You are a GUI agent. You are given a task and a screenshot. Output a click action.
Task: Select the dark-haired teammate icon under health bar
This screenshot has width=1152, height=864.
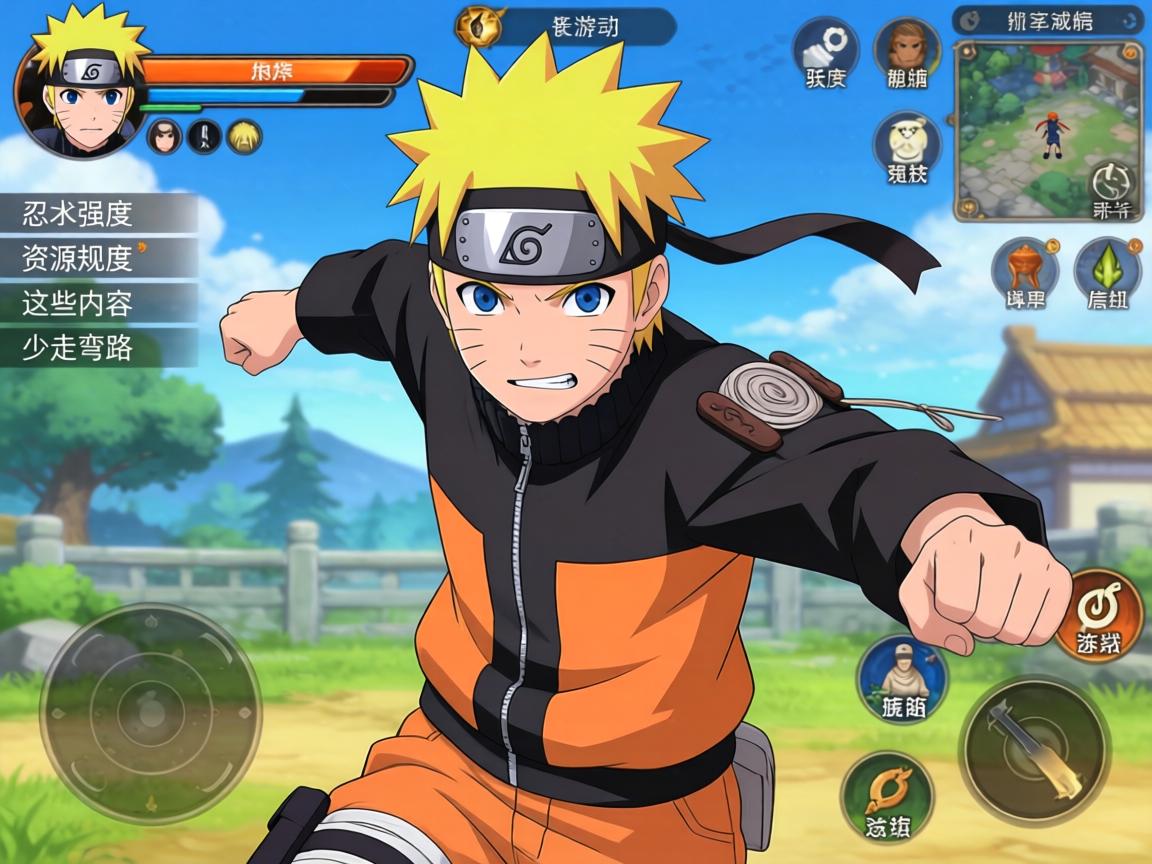tap(164, 135)
